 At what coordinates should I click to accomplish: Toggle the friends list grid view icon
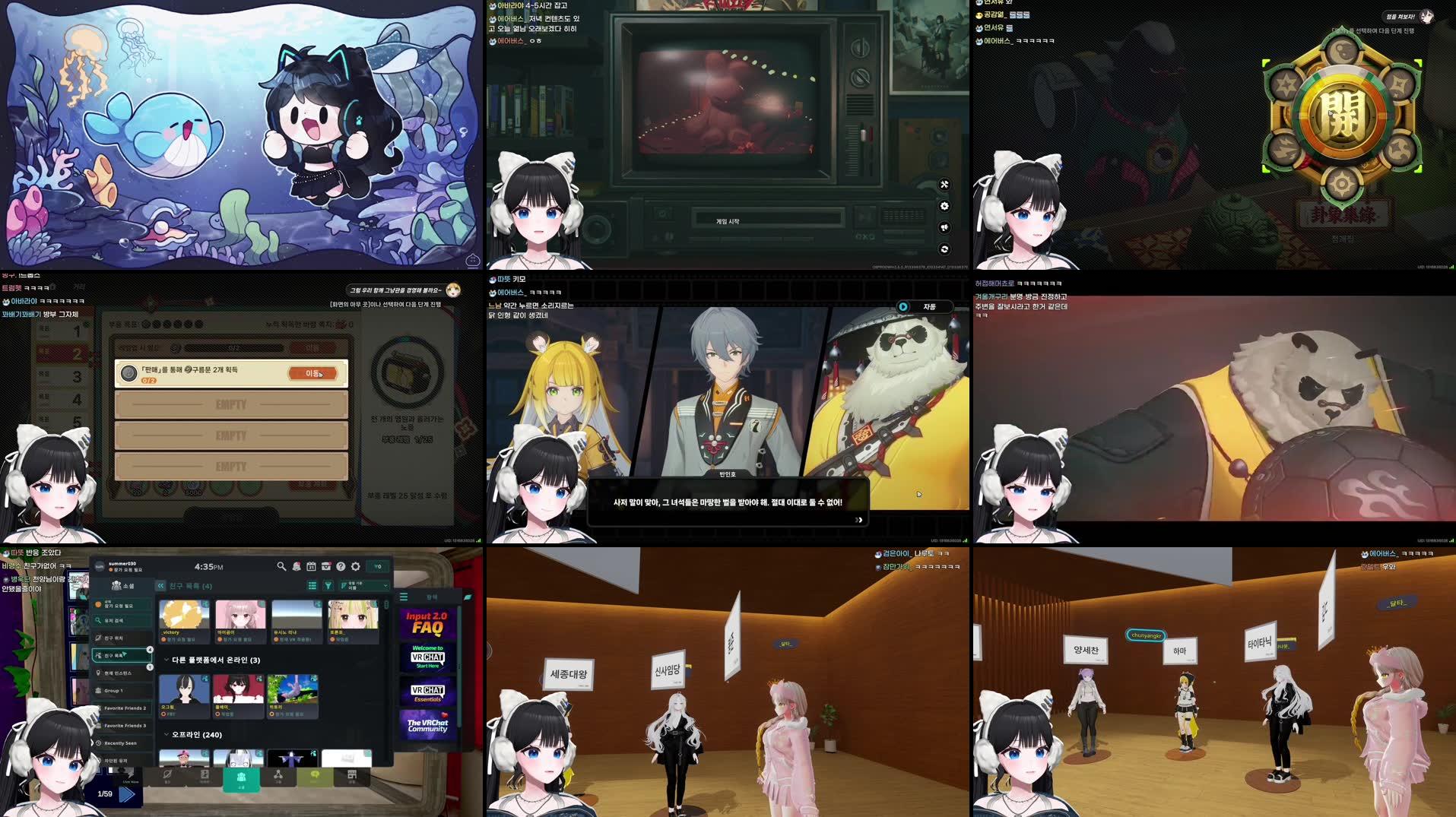(312, 585)
